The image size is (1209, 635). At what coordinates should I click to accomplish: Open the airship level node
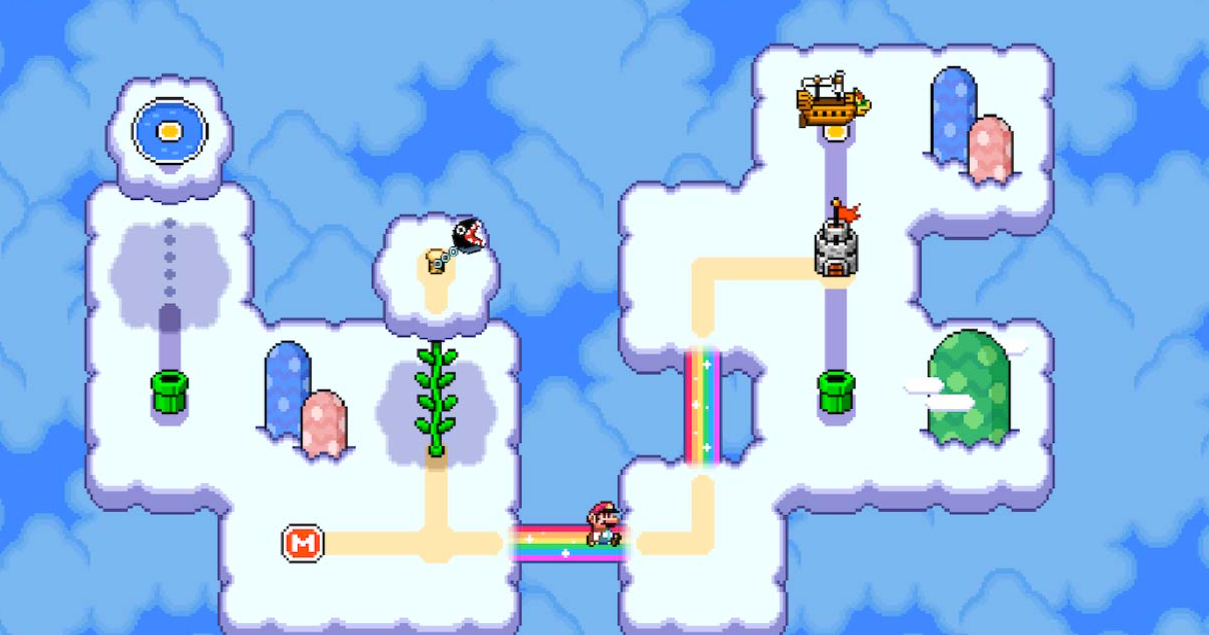[x=832, y=101]
